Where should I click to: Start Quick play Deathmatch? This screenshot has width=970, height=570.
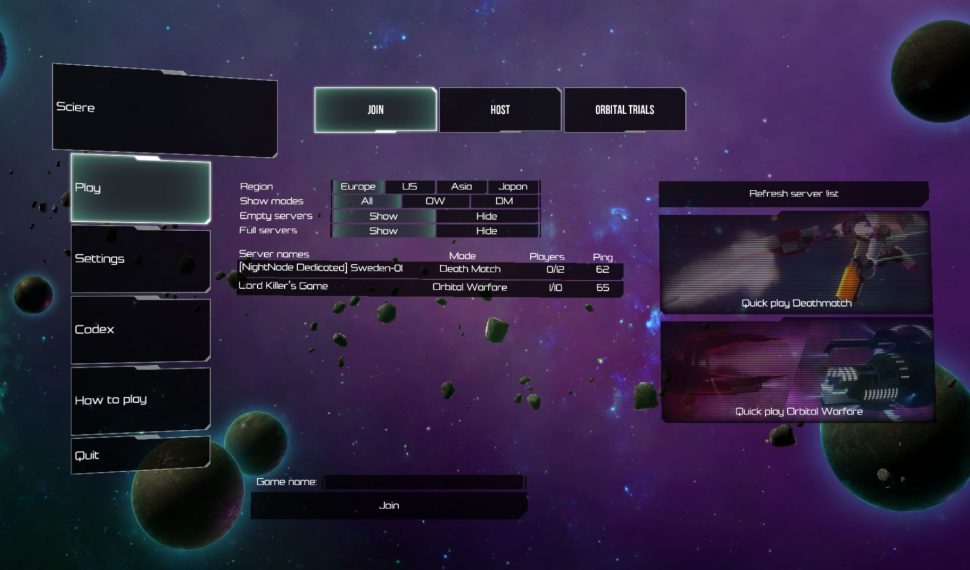pyautogui.click(x=796, y=262)
